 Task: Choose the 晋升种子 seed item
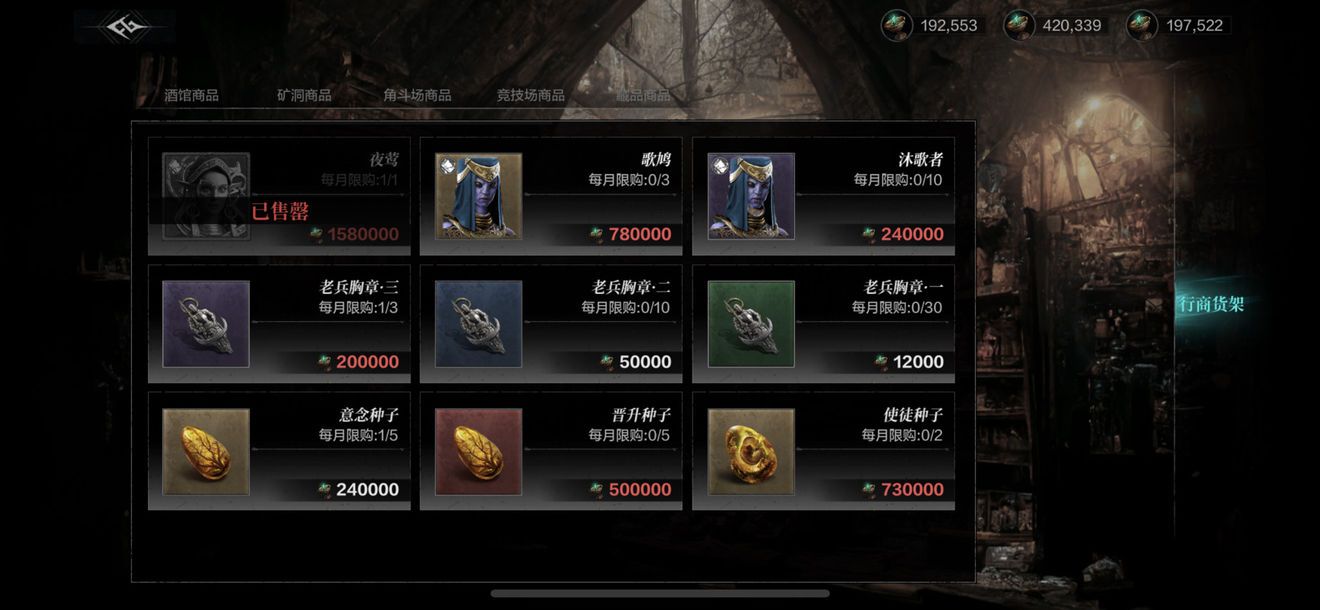[x=551, y=451]
